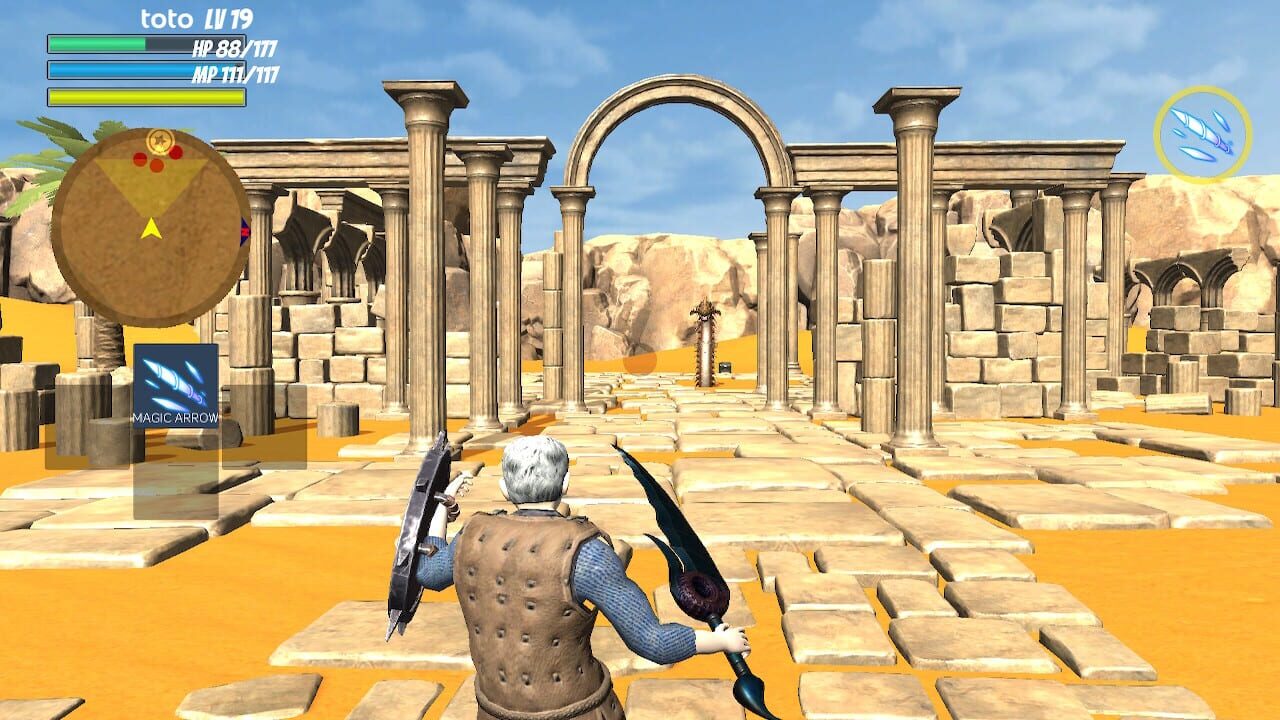Screen dimensions: 1280x720
Task: Click the blue marker on the minimap edge
Action: pos(243,231)
